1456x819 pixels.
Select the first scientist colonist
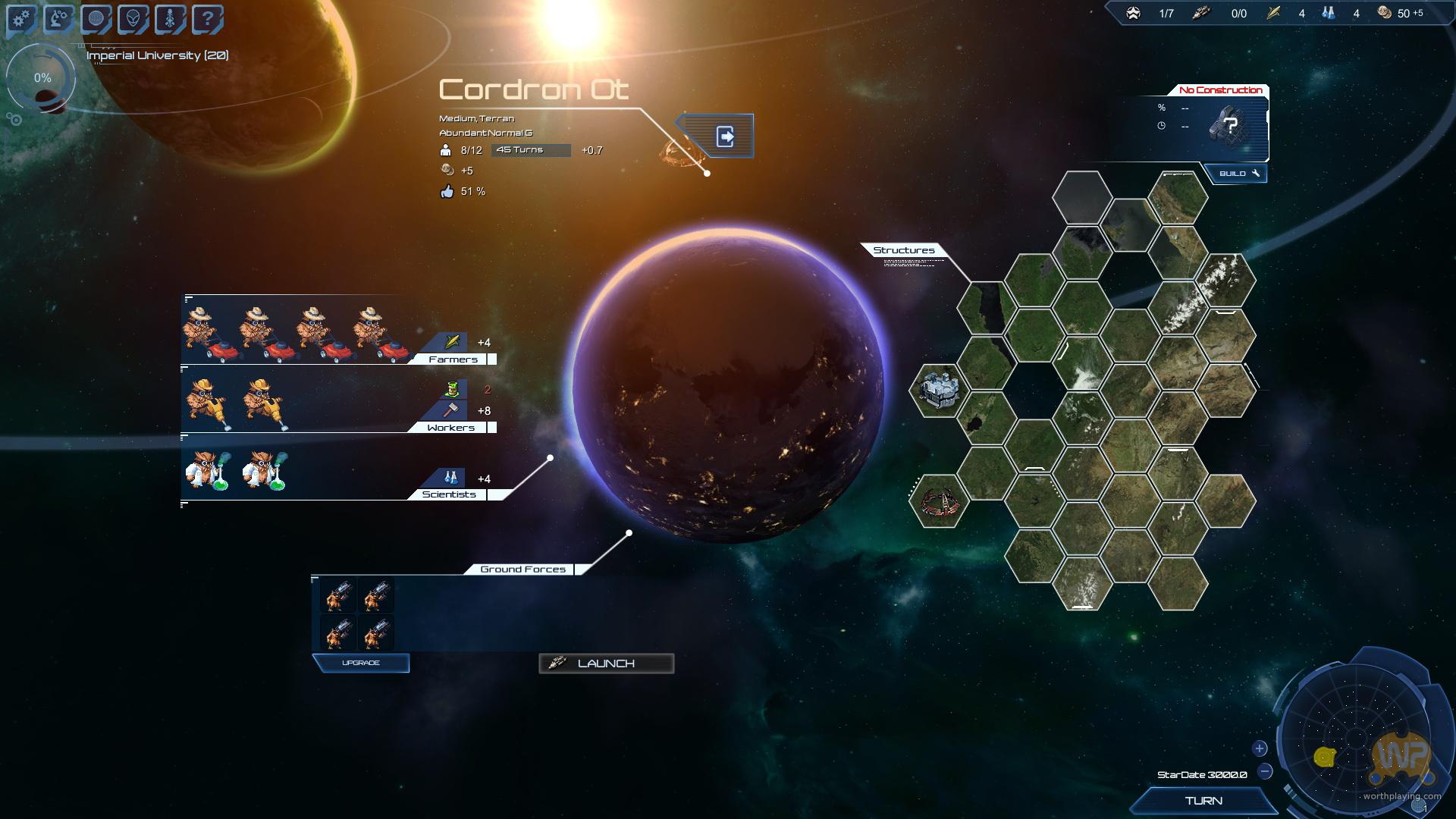tap(206, 470)
